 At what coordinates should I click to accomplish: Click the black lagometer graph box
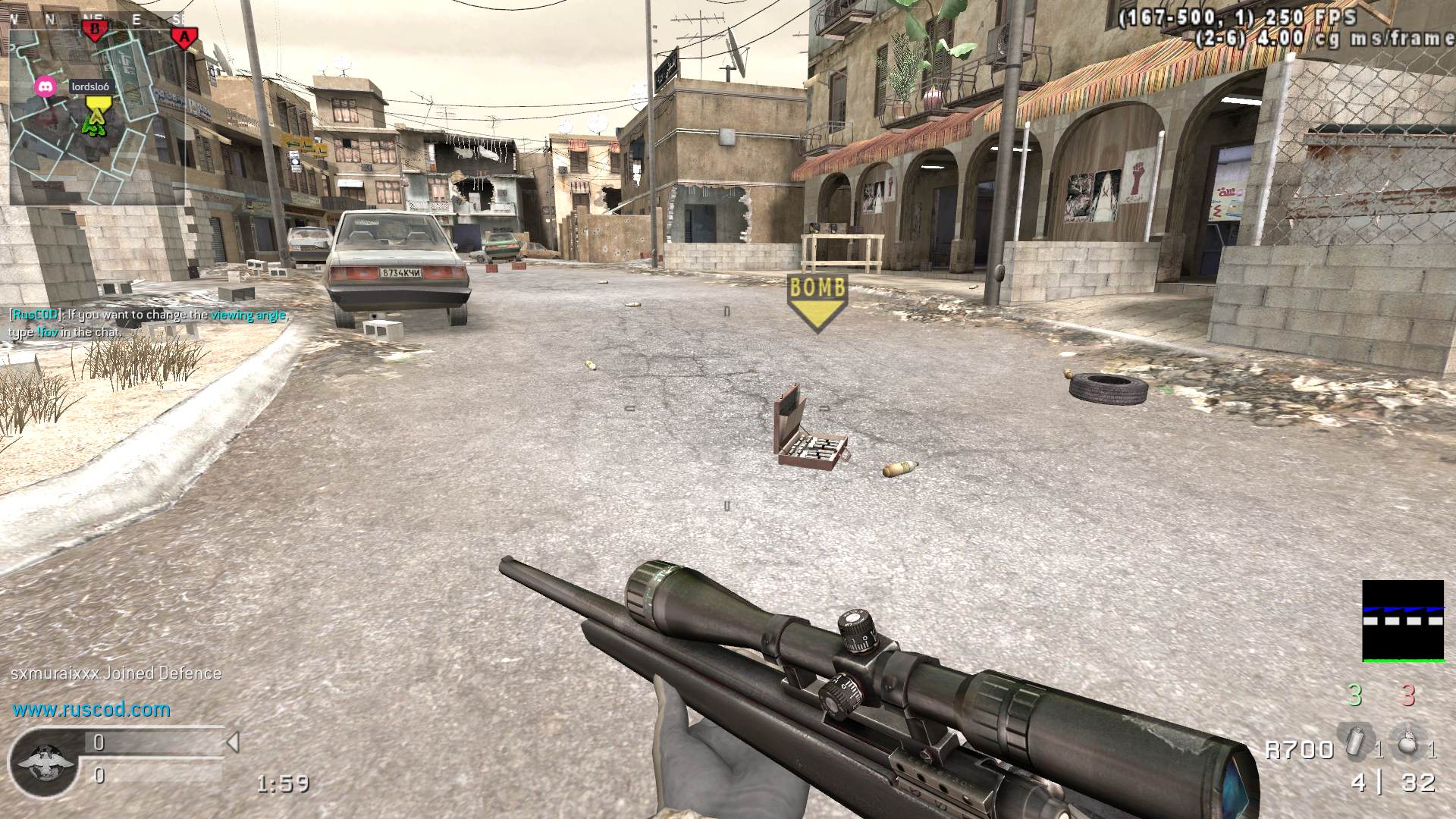pyautogui.click(x=1402, y=621)
